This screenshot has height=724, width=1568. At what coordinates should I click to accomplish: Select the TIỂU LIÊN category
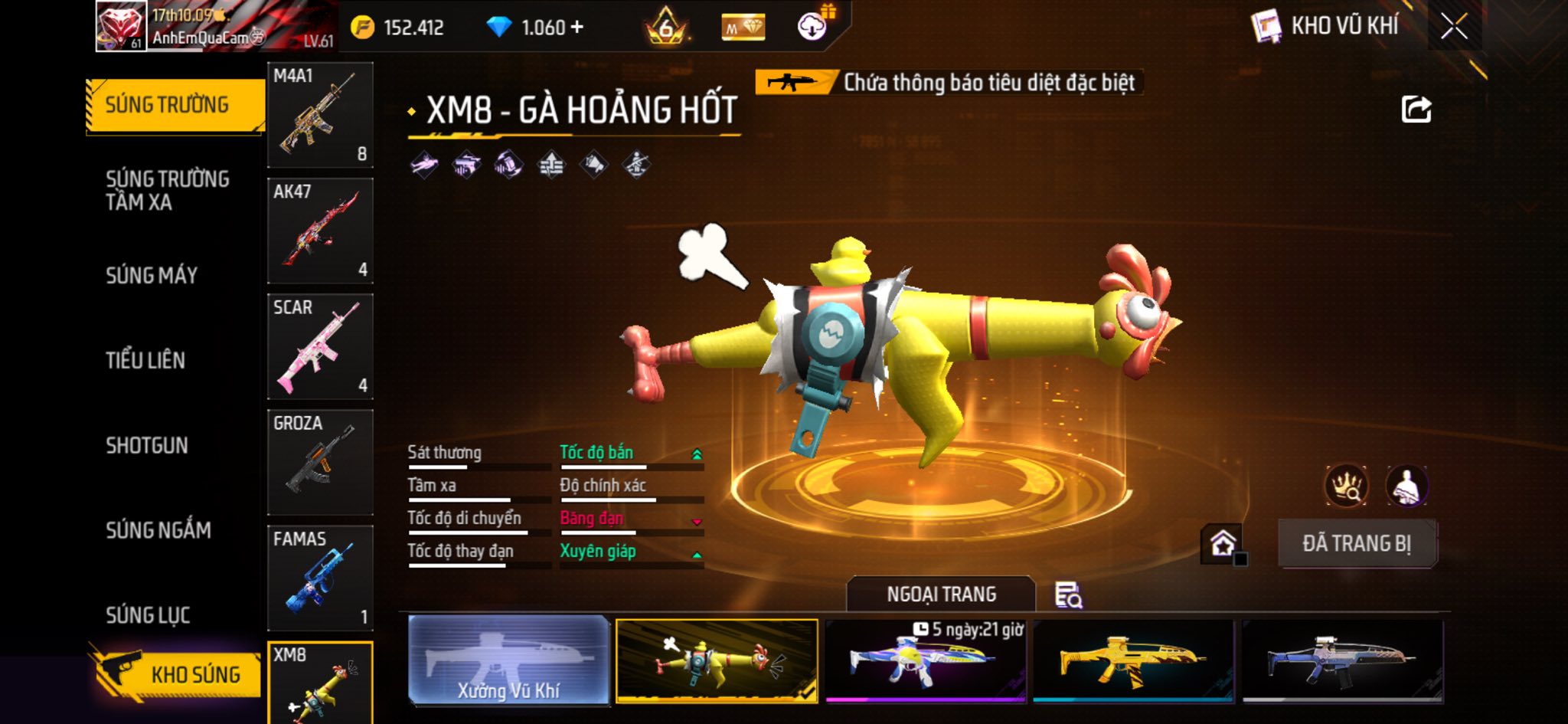point(145,361)
